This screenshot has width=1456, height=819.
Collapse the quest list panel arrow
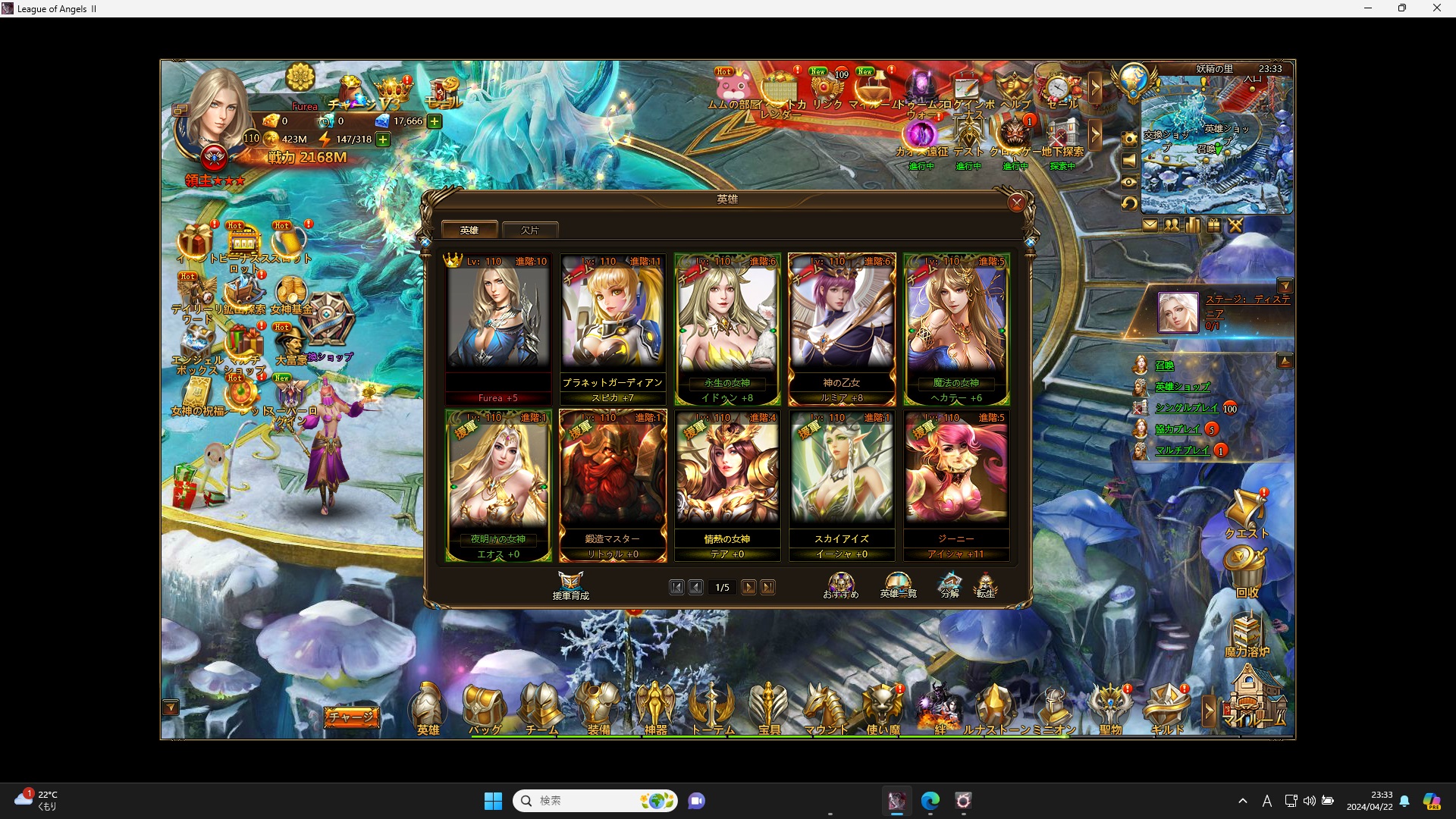coord(1287,360)
